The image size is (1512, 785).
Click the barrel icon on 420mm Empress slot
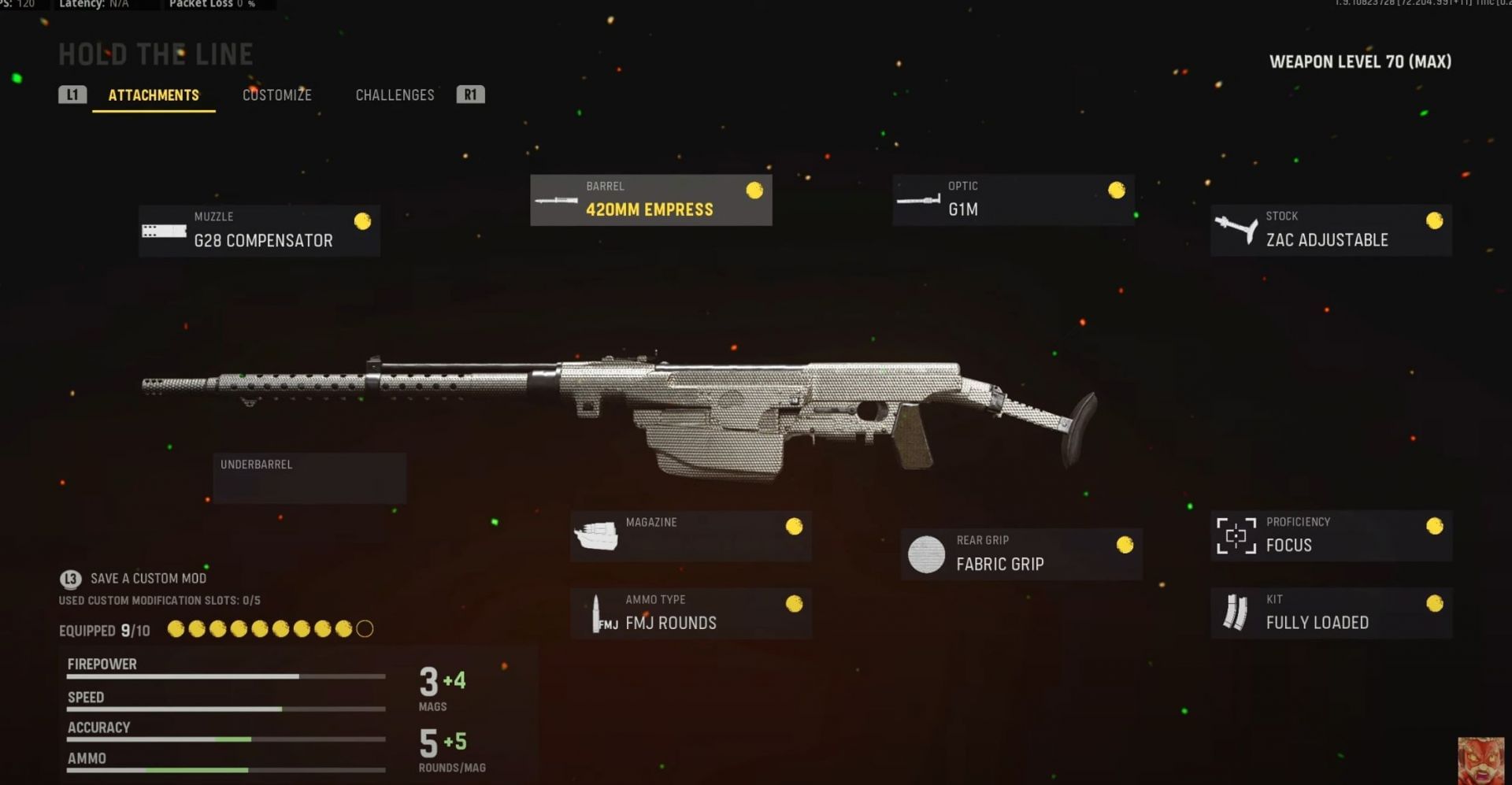click(557, 200)
